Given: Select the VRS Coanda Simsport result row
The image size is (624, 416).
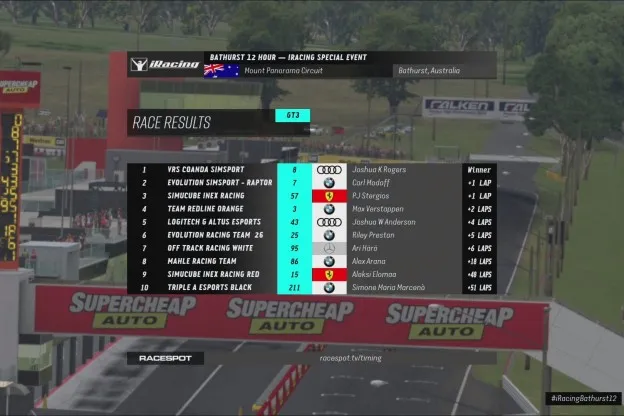Looking at the screenshot, I should pyautogui.click(x=310, y=170).
